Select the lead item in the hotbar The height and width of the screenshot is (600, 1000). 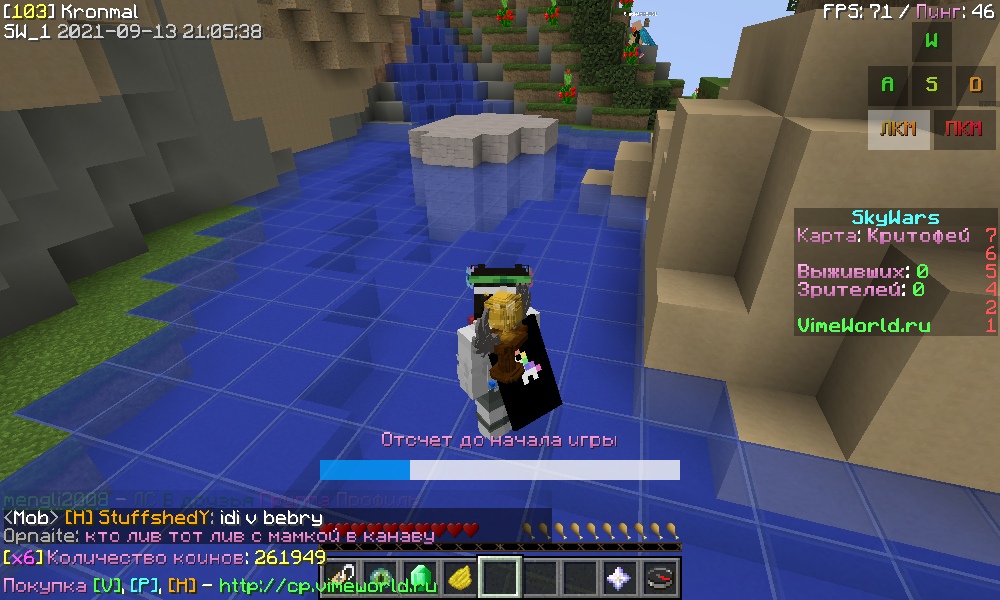click(341, 578)
